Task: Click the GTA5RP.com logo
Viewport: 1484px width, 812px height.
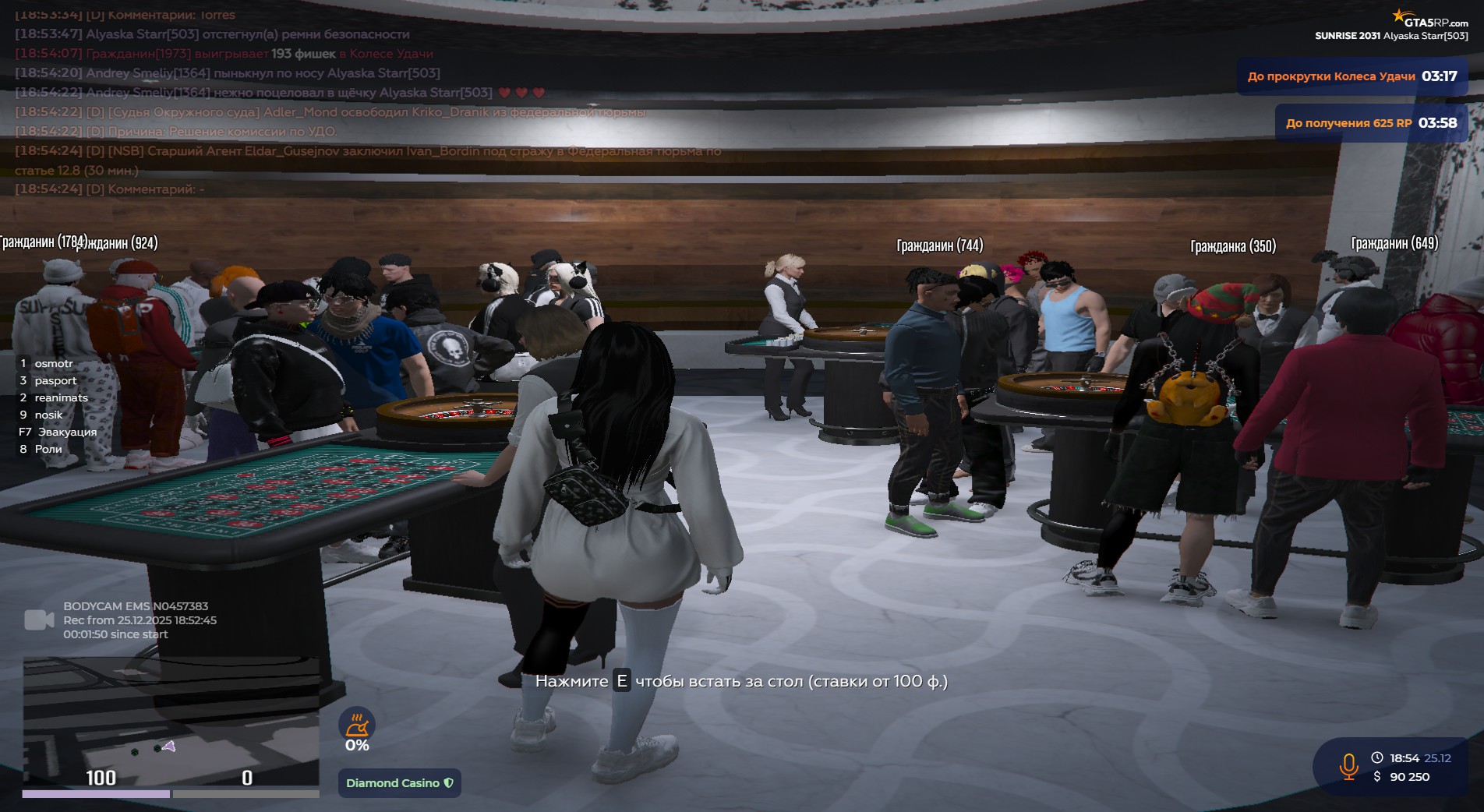Action: (1429, 19)
